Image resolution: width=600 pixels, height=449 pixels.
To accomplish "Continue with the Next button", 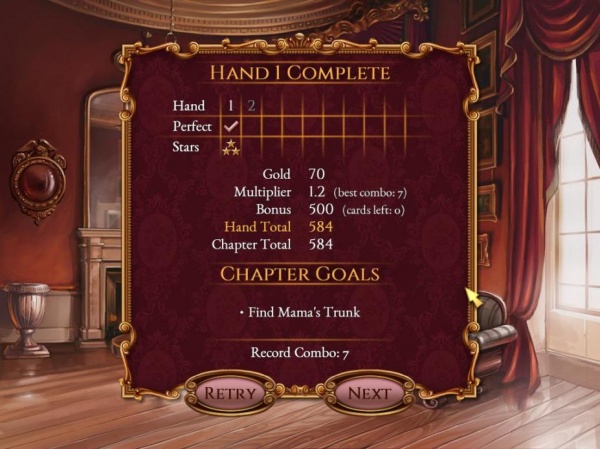I will 369,393.
